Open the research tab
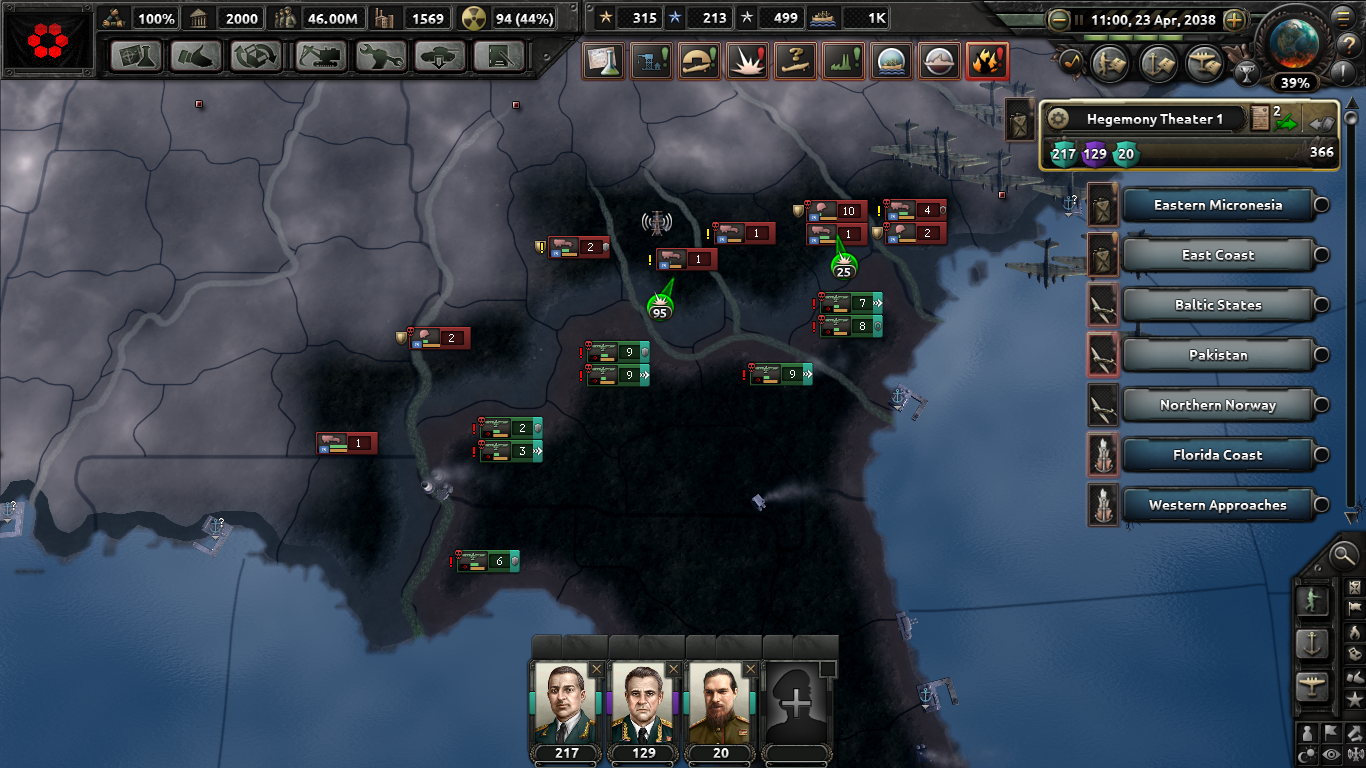 click(x=137, y=57)
